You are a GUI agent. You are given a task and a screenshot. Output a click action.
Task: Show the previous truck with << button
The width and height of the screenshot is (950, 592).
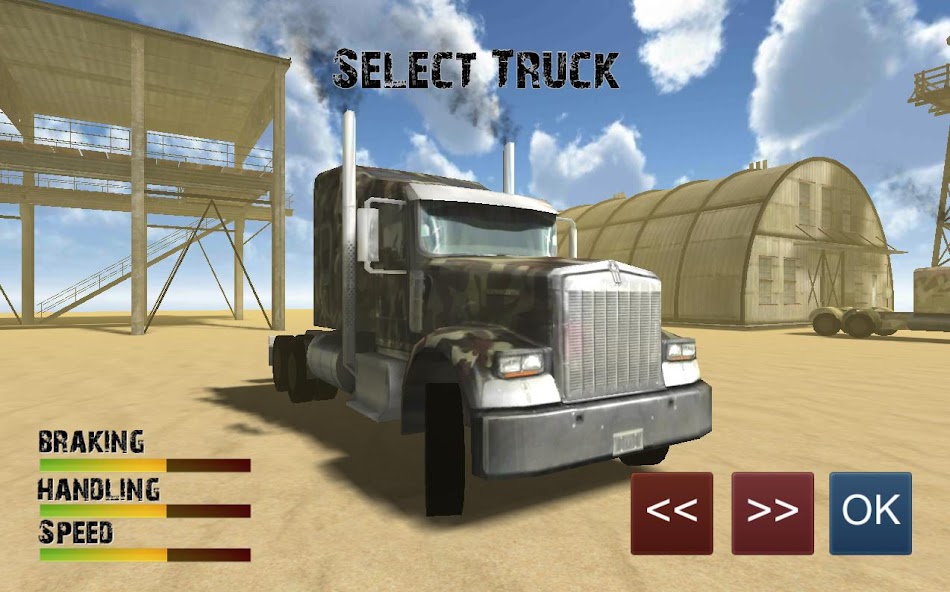pos(671,513)
